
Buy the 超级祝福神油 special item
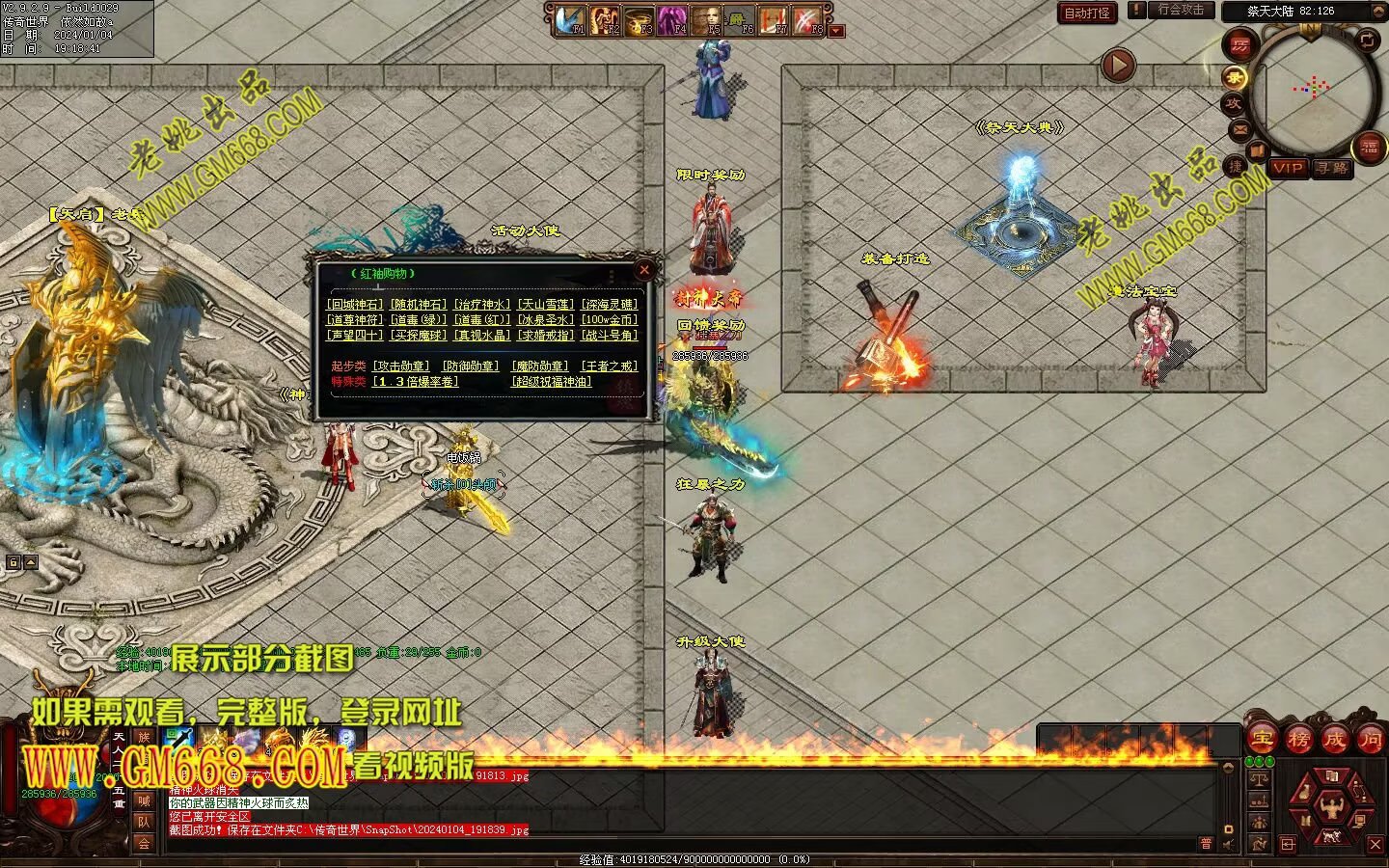pos(551,382)
